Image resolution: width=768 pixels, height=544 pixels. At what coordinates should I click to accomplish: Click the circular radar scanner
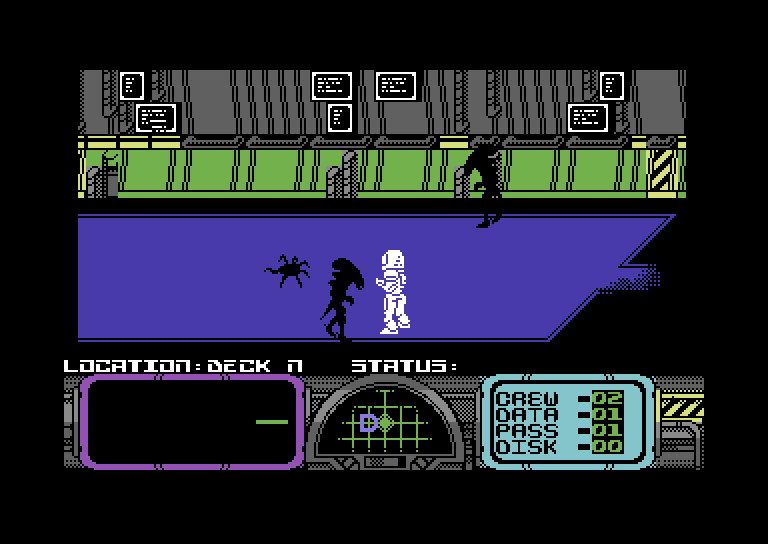click(x=385, y=423)
